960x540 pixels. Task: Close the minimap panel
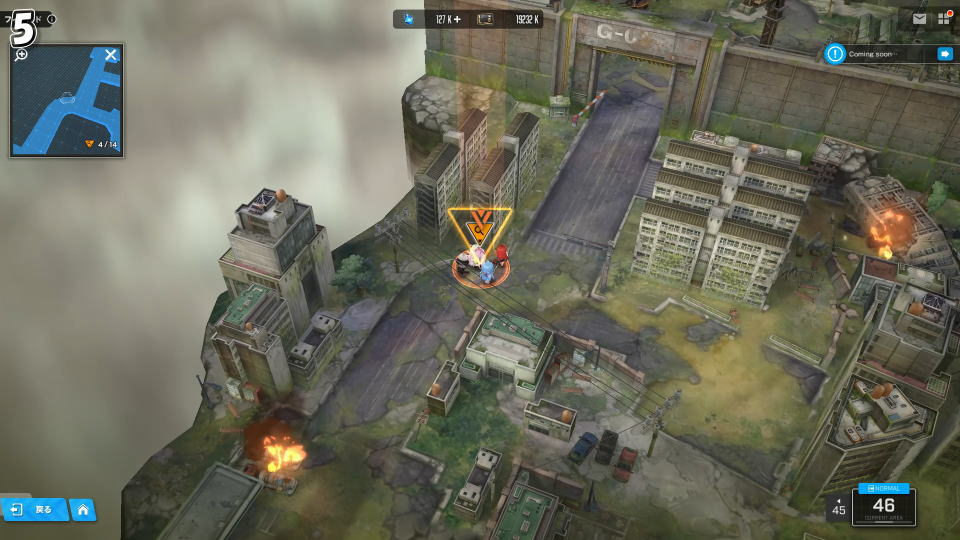pos(111,55)
